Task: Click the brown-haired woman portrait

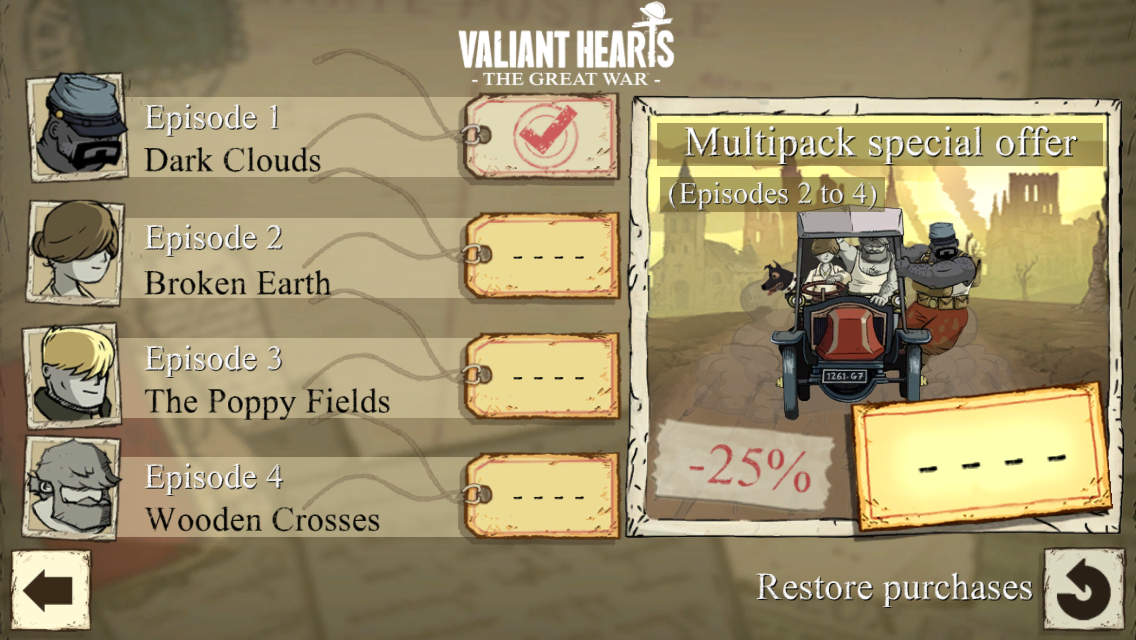Action: pos(77,250)
